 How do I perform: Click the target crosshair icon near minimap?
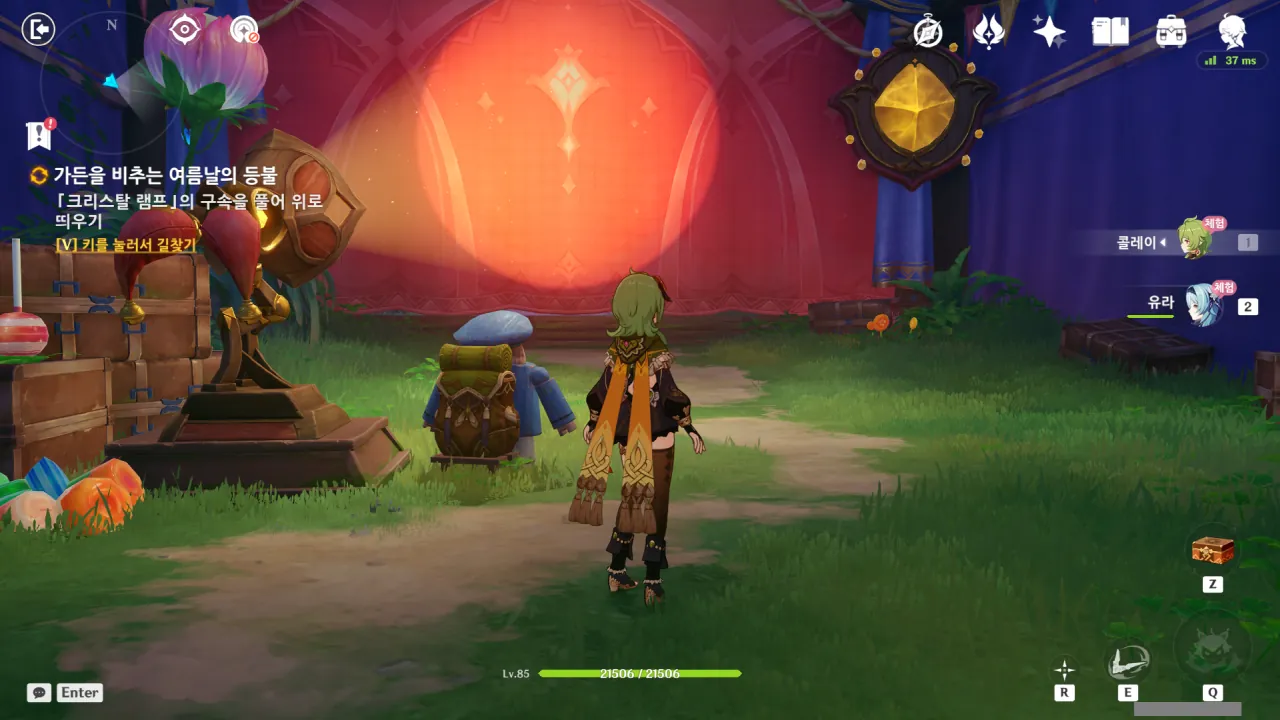pos(185,30)
